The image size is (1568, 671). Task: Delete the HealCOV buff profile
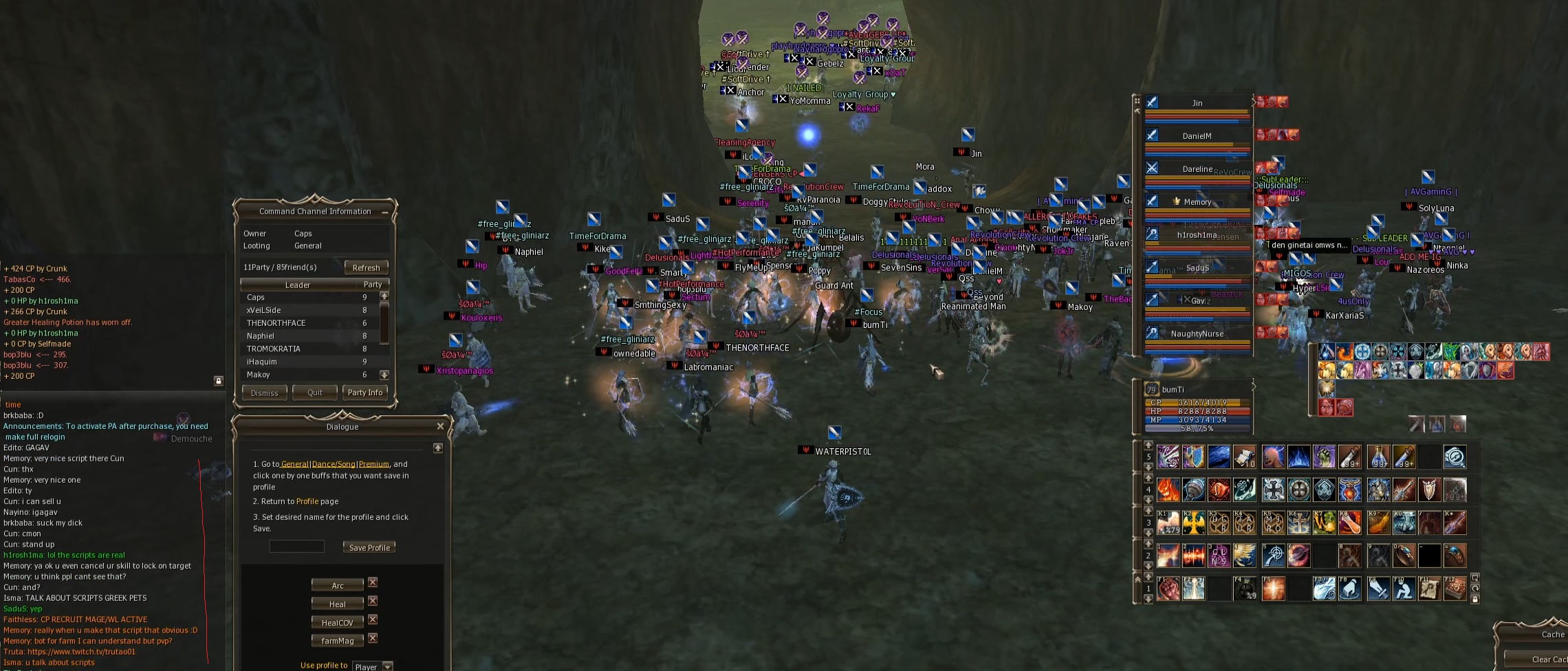coord(373,619)
